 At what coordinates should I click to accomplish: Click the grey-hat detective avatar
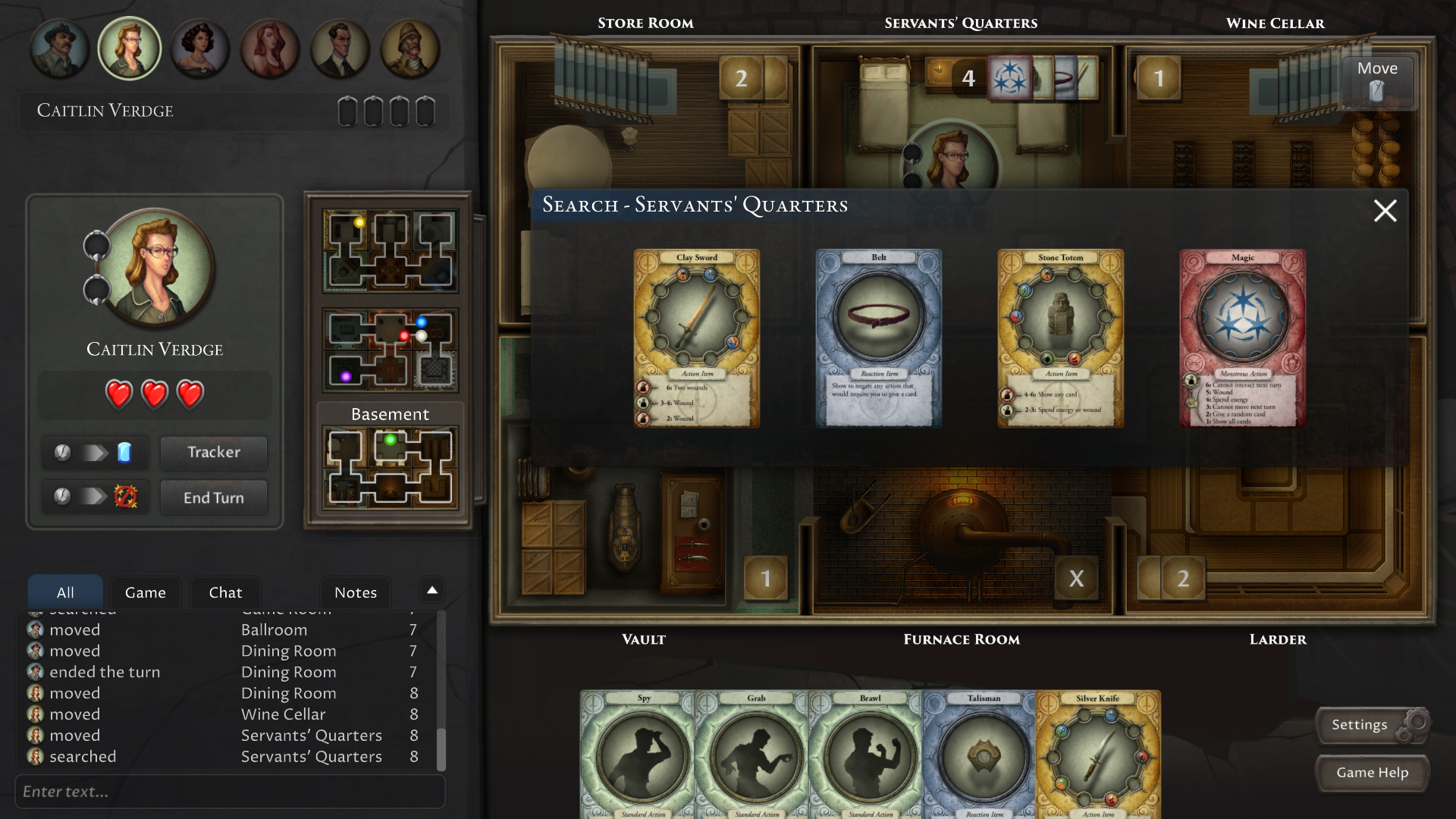click(59, 48)
